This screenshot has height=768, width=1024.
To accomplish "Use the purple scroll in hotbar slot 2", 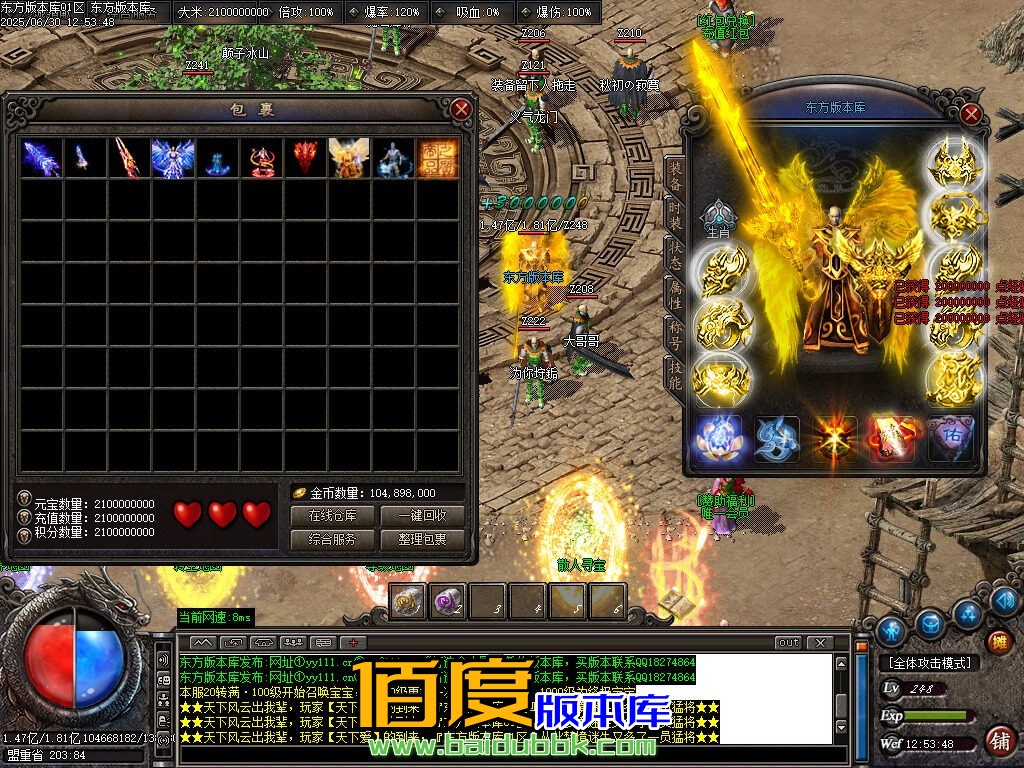I will click(447, 601).
